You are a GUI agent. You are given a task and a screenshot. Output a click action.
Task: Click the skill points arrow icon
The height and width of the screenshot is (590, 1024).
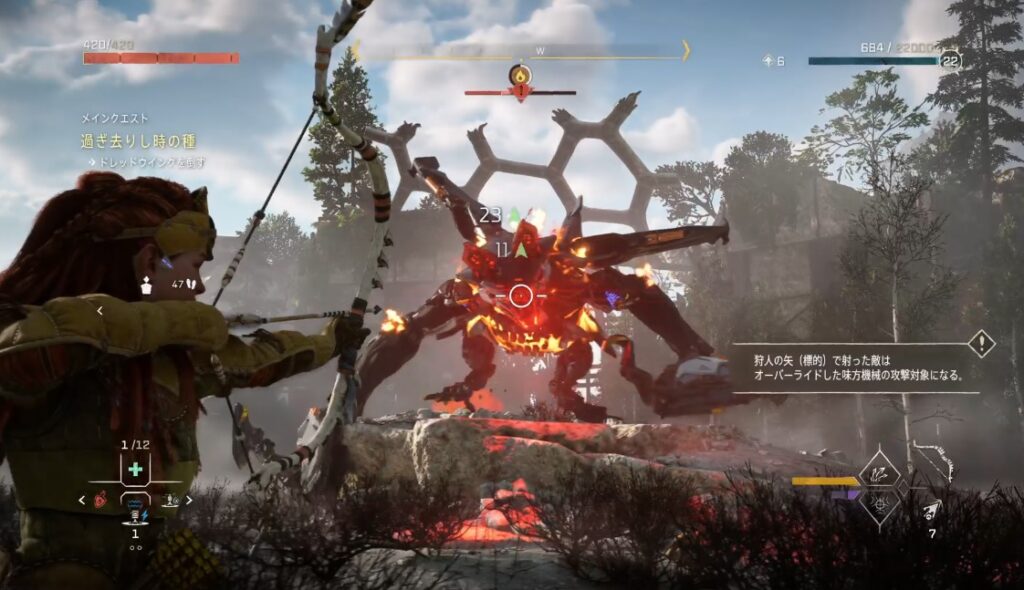(x=767, y=61)
